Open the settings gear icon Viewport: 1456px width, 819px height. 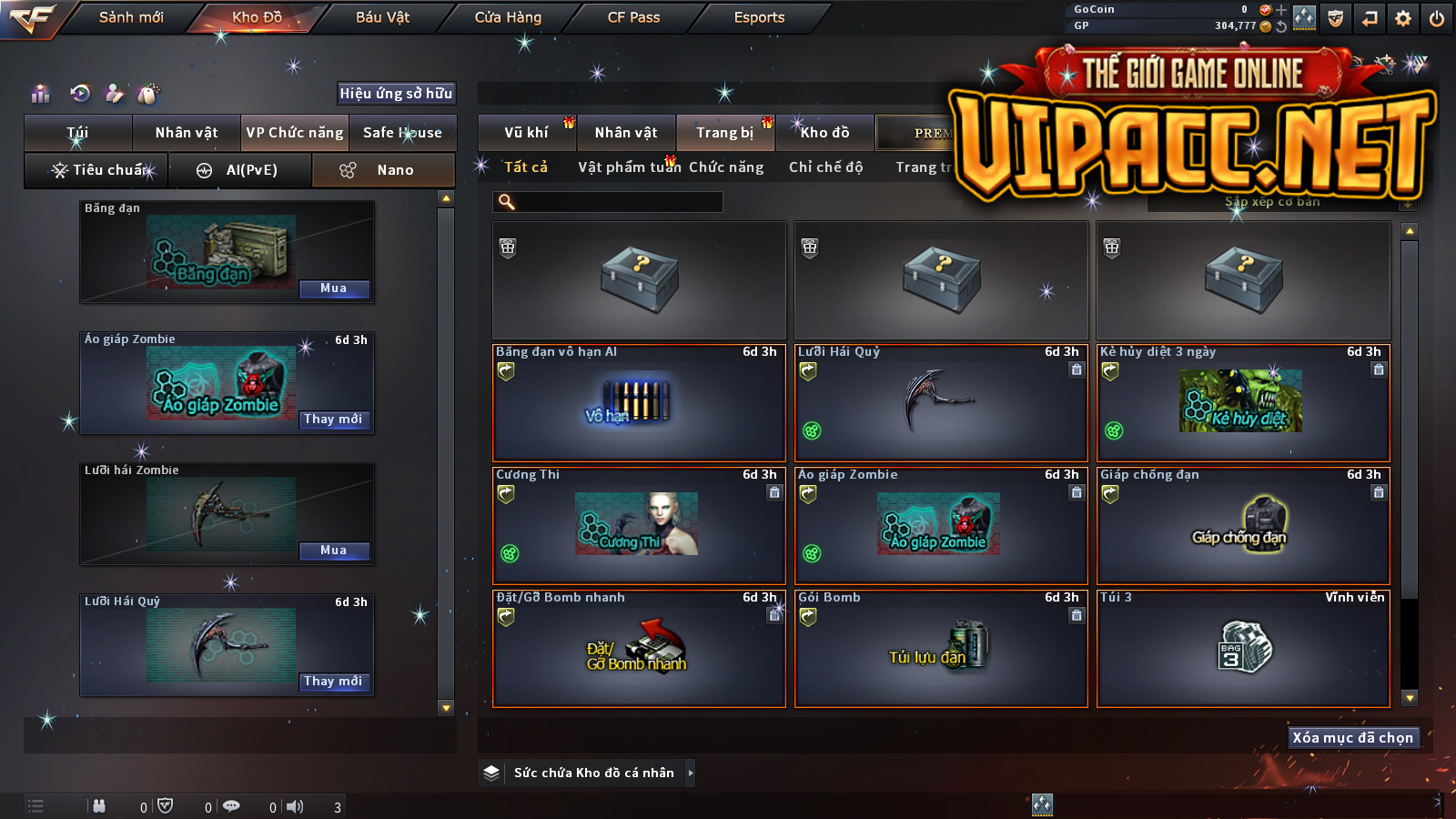1403,18
